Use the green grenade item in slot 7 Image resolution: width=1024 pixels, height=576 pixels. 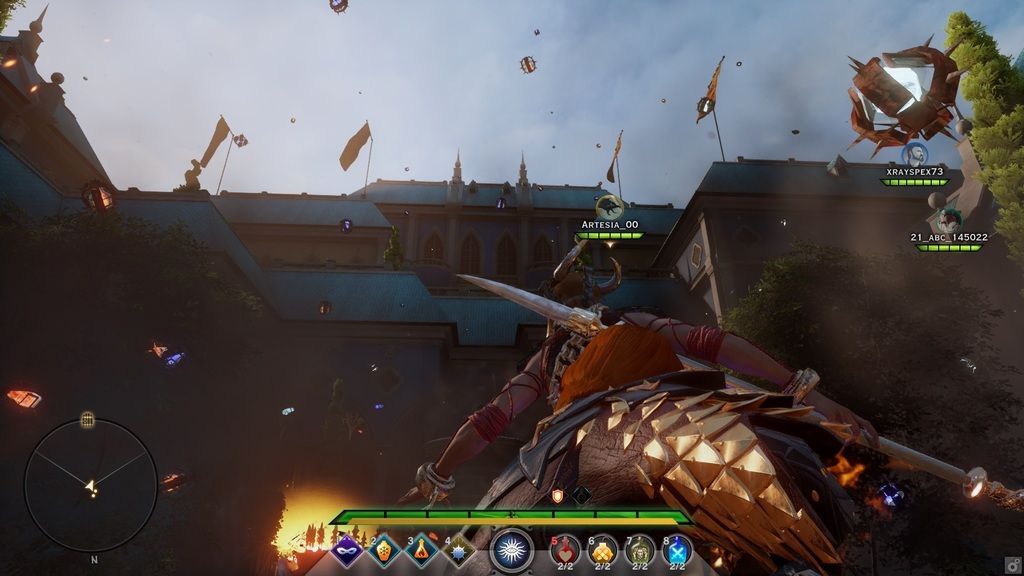639,549
